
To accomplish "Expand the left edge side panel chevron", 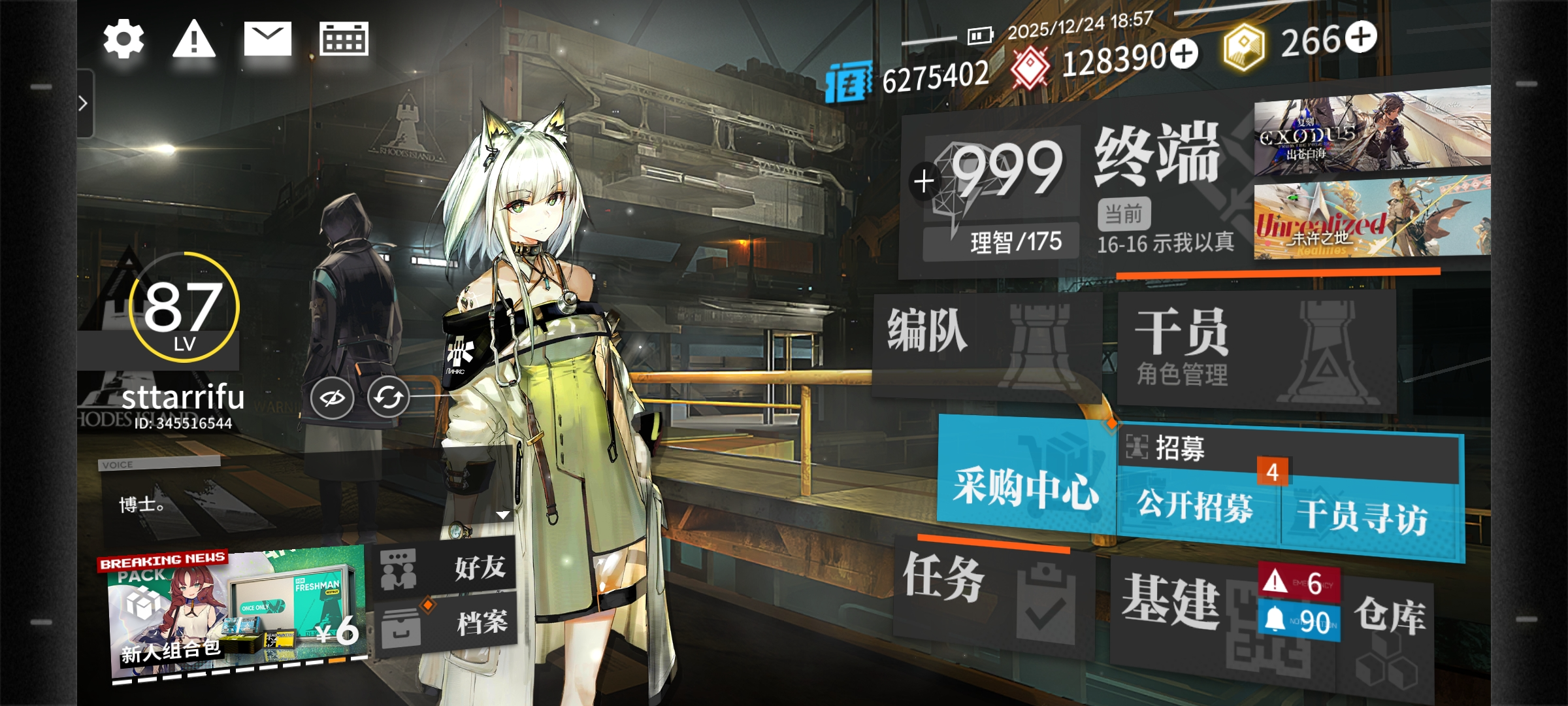I will click(84, 102).
